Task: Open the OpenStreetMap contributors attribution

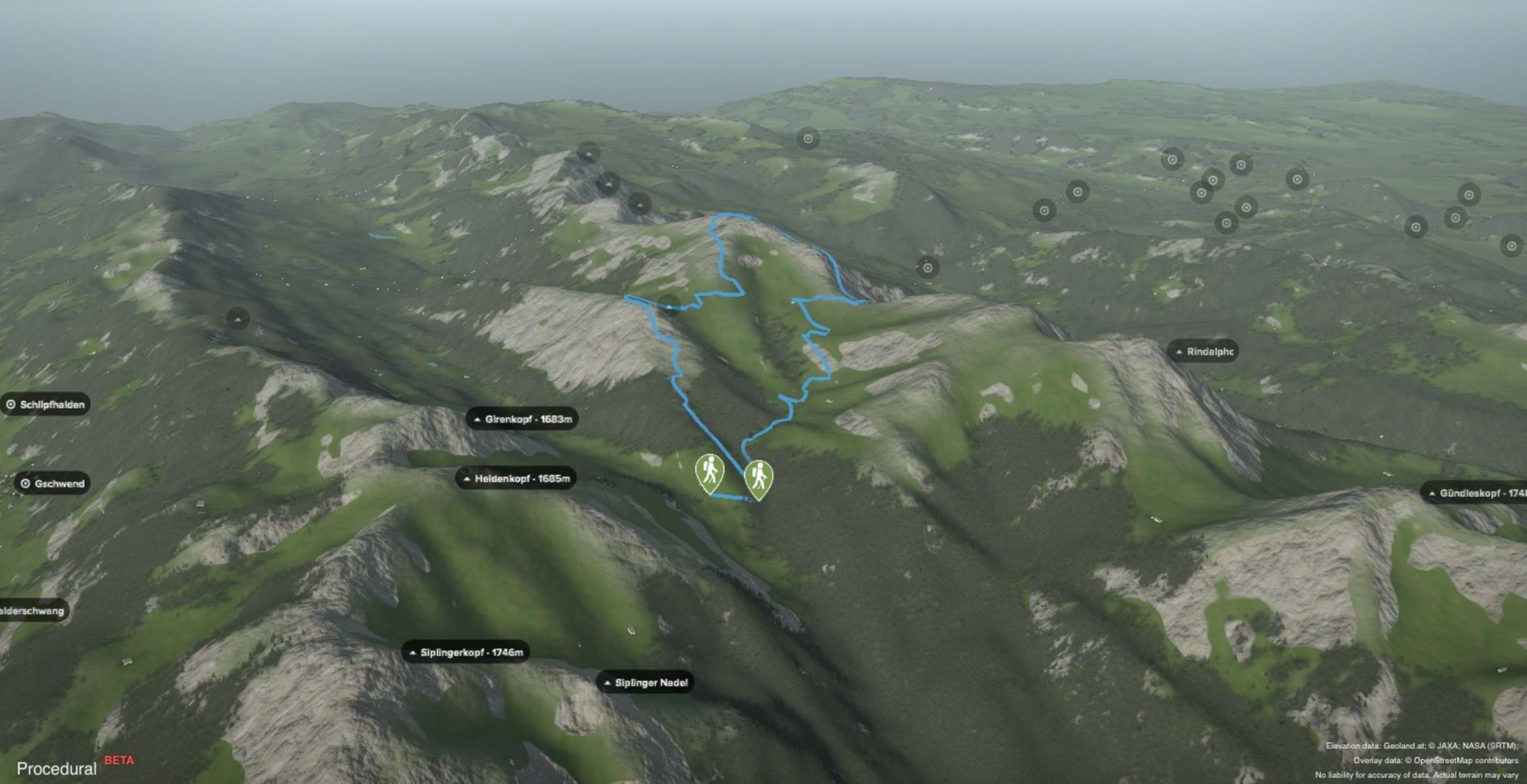Action: (1466, 760)
